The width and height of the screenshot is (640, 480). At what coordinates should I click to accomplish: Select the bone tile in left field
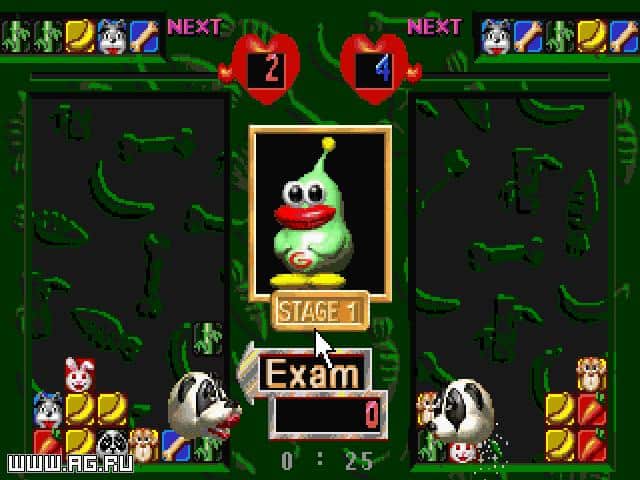[176, 442]
